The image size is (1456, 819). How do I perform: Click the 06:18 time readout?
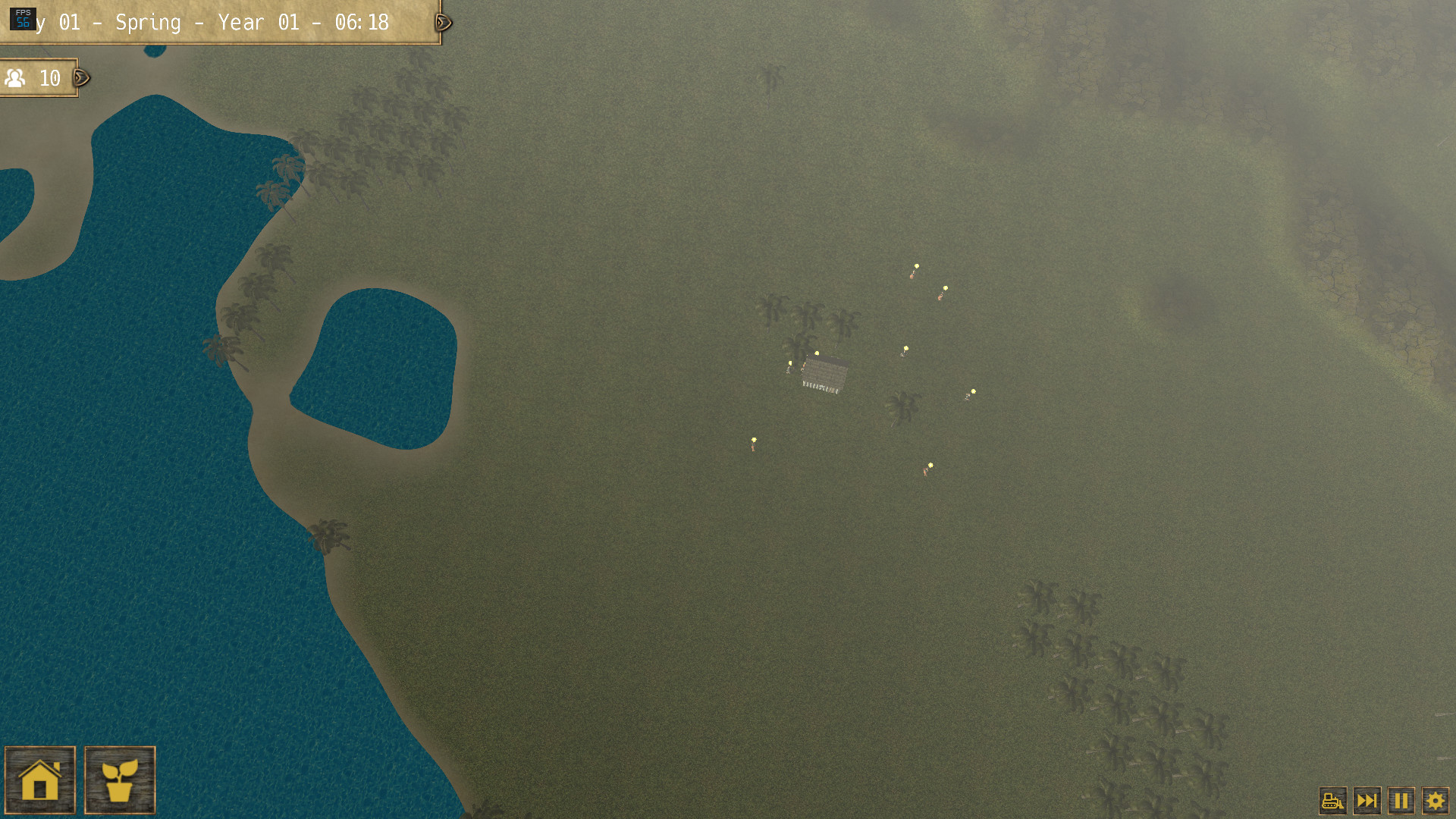click(x=362, y=23)
